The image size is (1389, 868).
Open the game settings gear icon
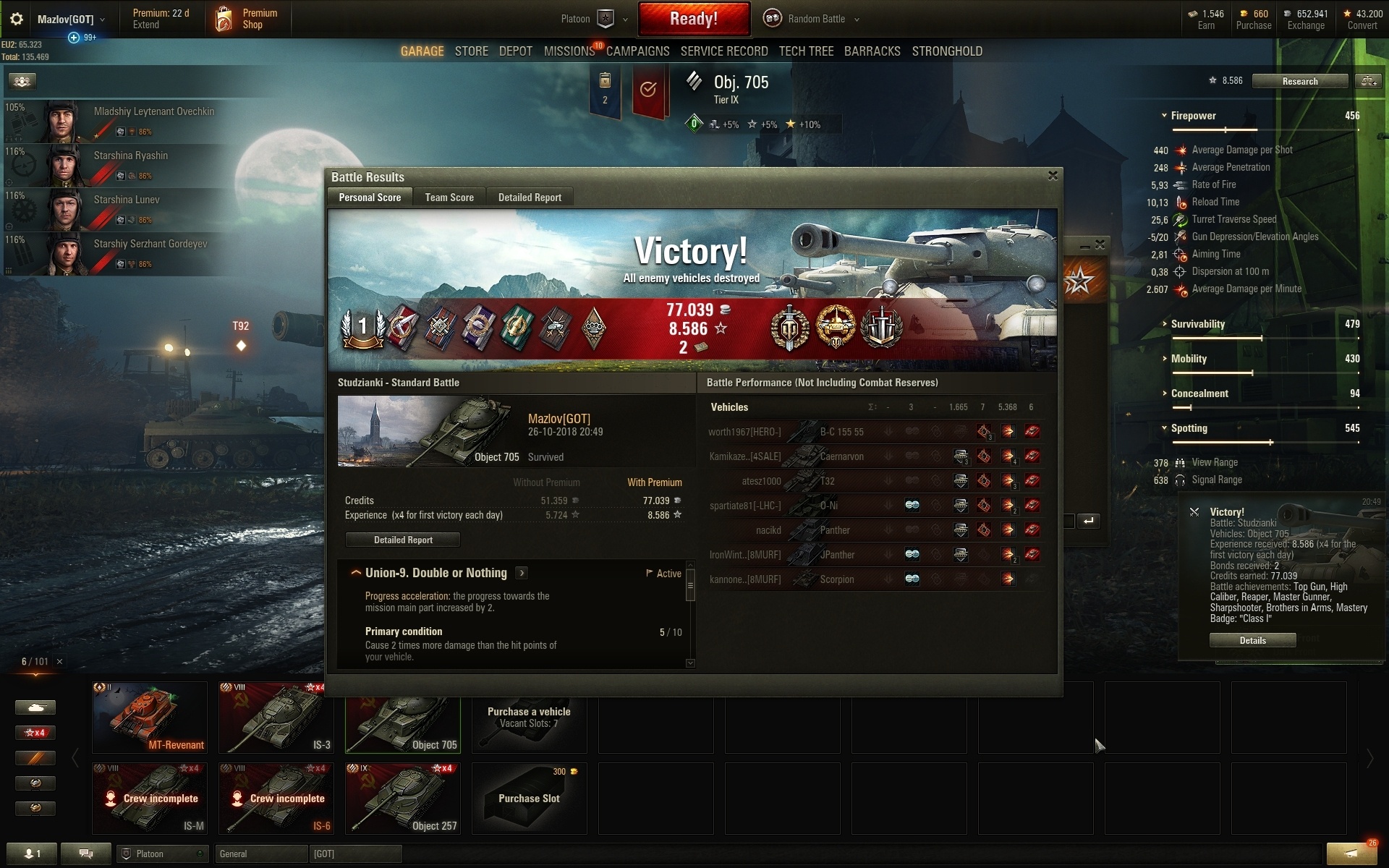coord(16,20)
